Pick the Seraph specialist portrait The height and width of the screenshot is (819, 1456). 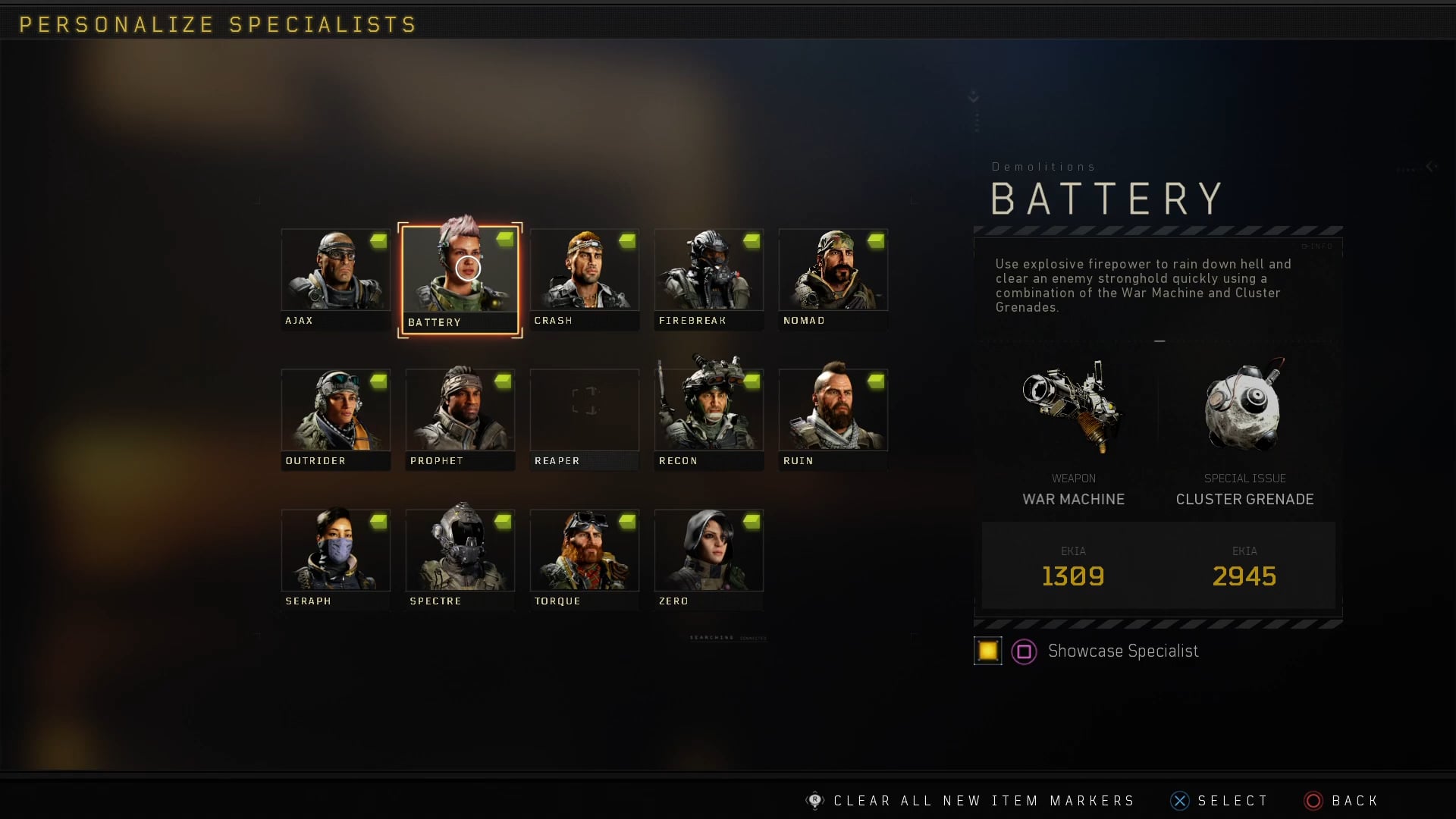pyautogui.click(x=335, y=558)
